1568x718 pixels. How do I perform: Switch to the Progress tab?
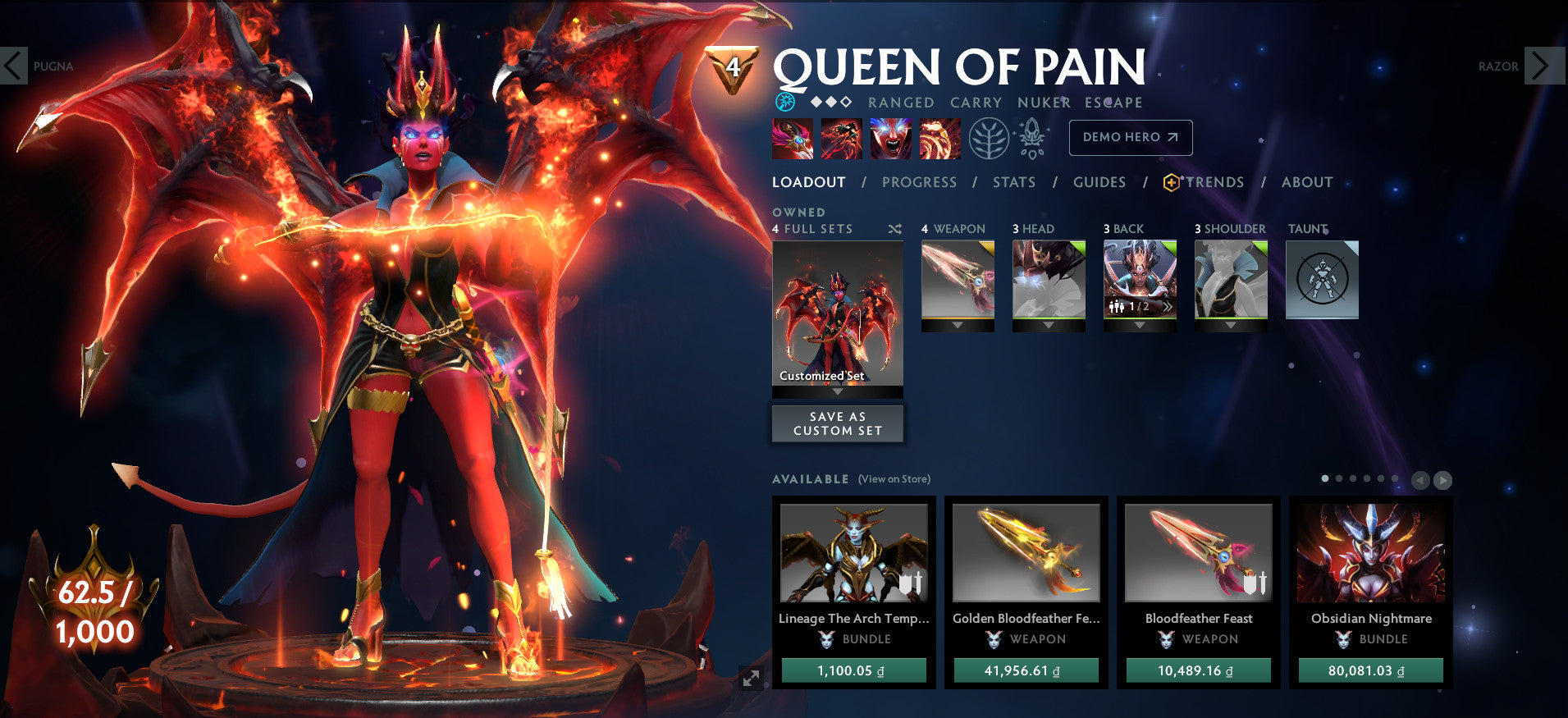(920, 182)
